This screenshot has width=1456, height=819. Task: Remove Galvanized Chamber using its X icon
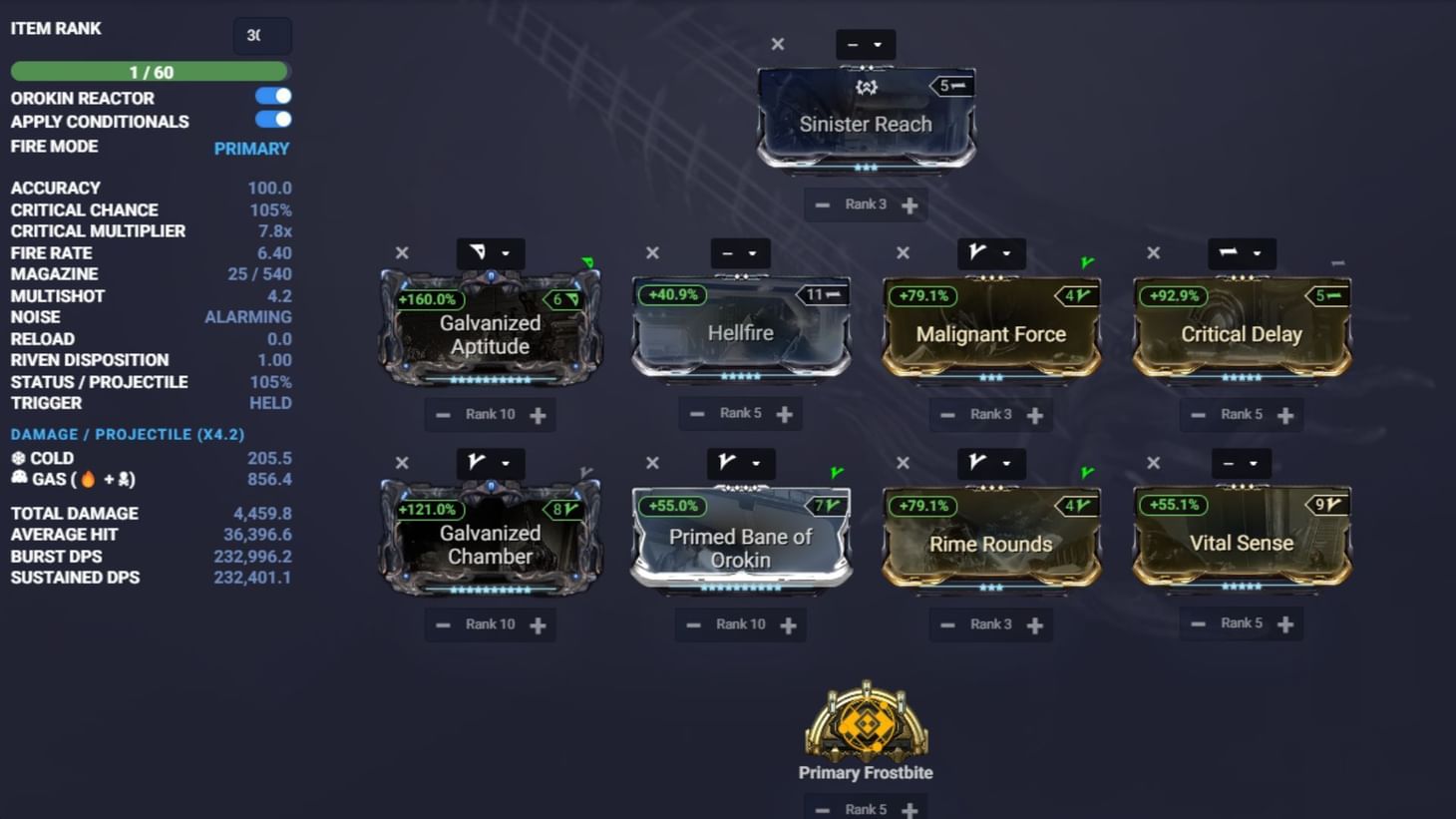(x=402, y=463)
